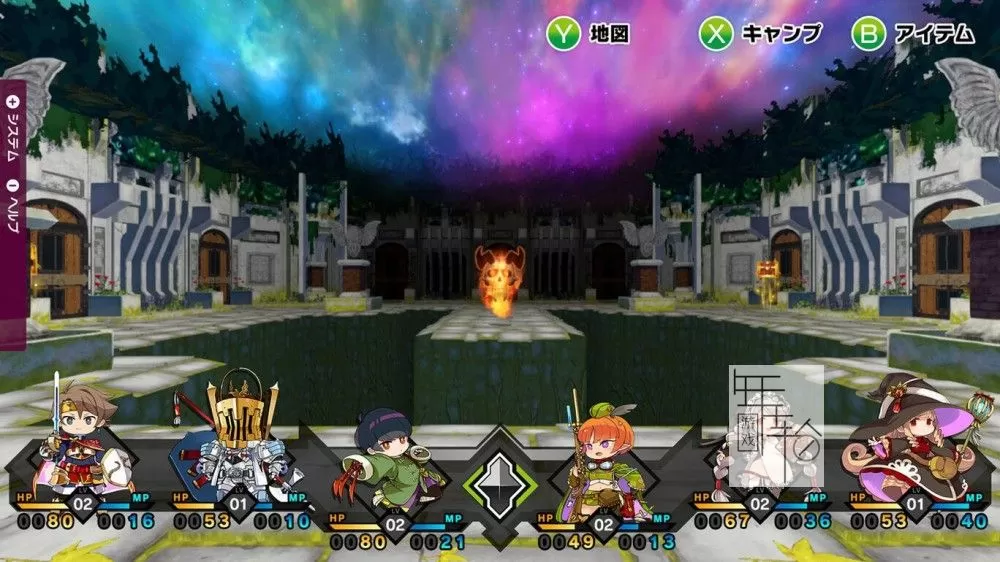Select the witch with the pointed hat

(903, 440)
